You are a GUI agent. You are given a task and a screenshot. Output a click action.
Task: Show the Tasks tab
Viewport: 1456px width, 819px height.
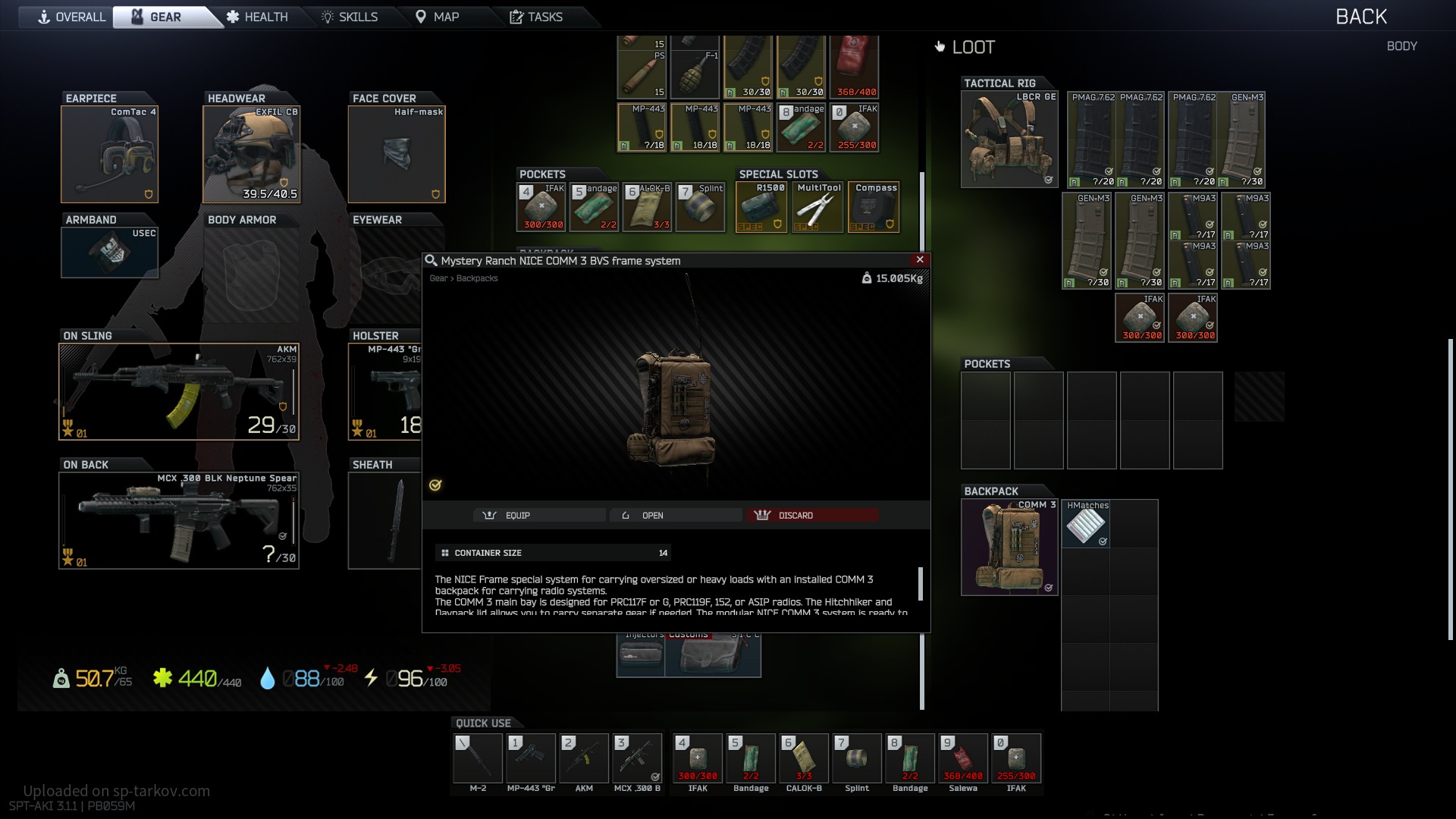click(x=536, y=17)
